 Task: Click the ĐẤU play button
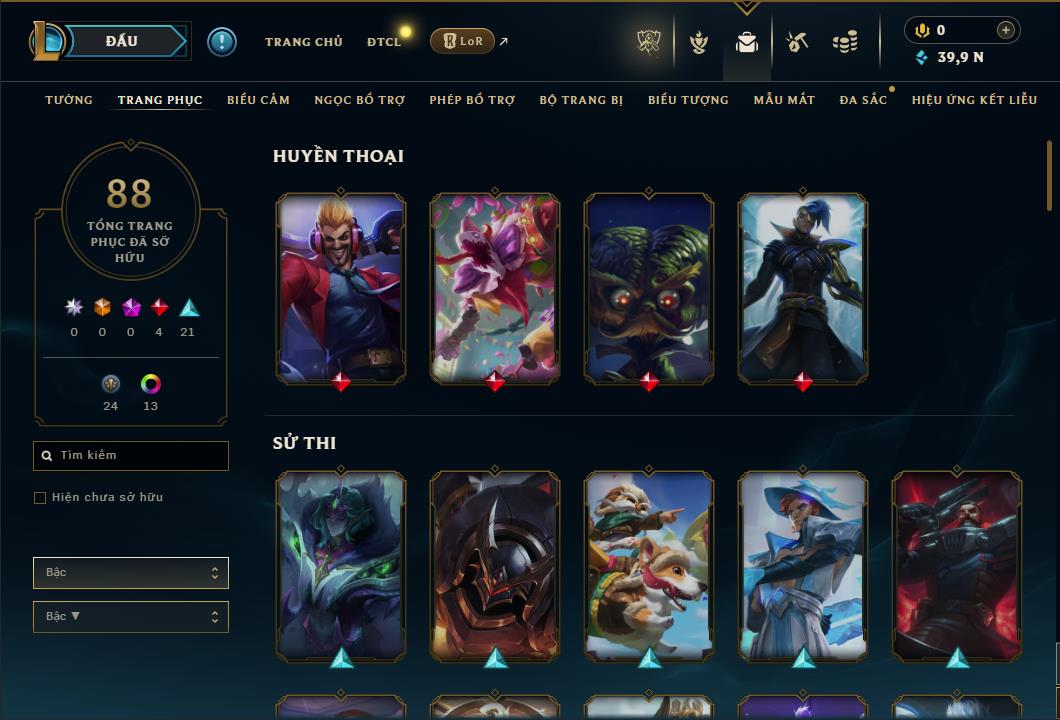click(x=121, y=41)
